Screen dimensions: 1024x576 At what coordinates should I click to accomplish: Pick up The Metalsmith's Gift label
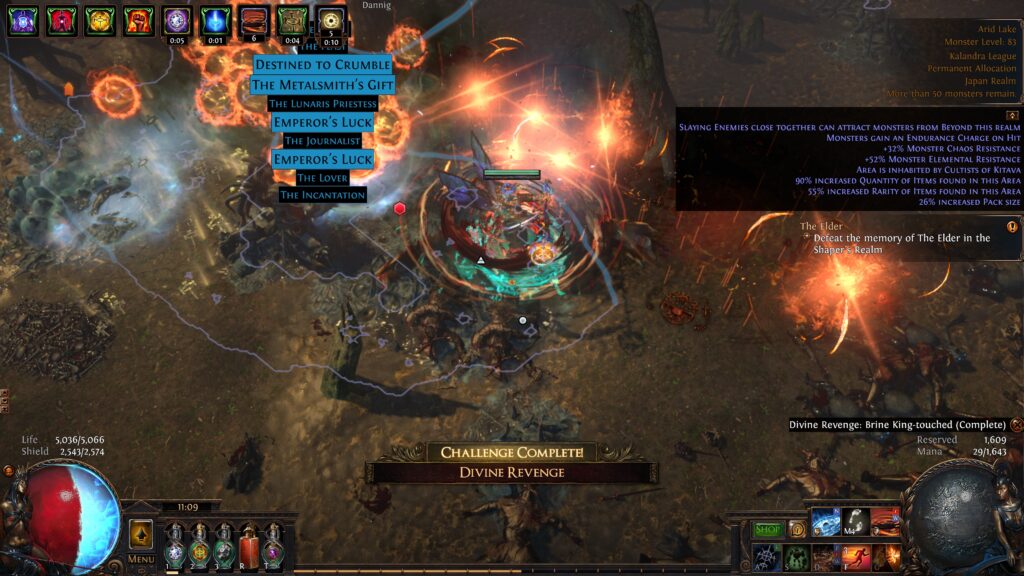[x=322, y=85]
